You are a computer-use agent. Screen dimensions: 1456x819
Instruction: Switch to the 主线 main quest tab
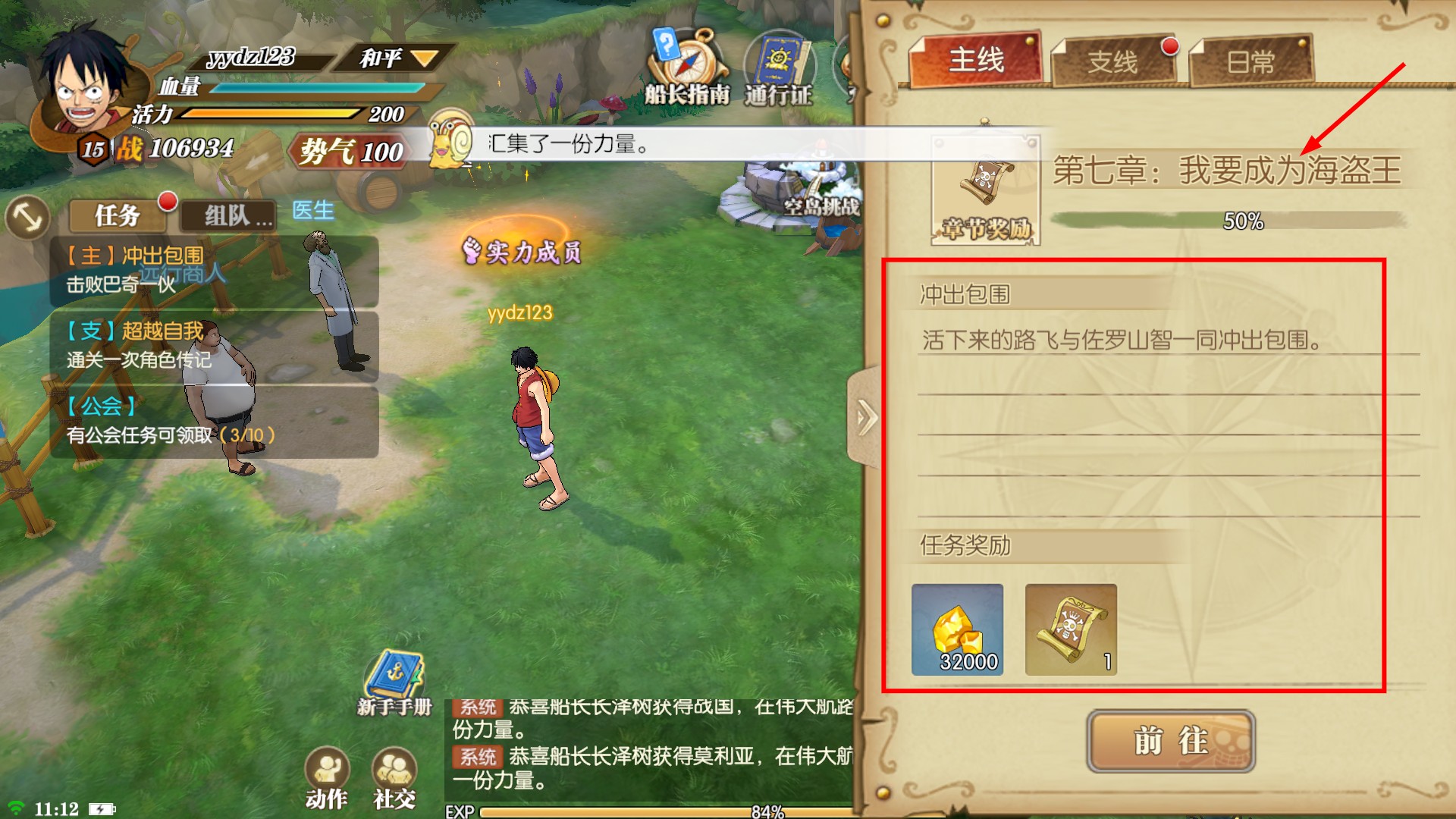click(975, 60)
